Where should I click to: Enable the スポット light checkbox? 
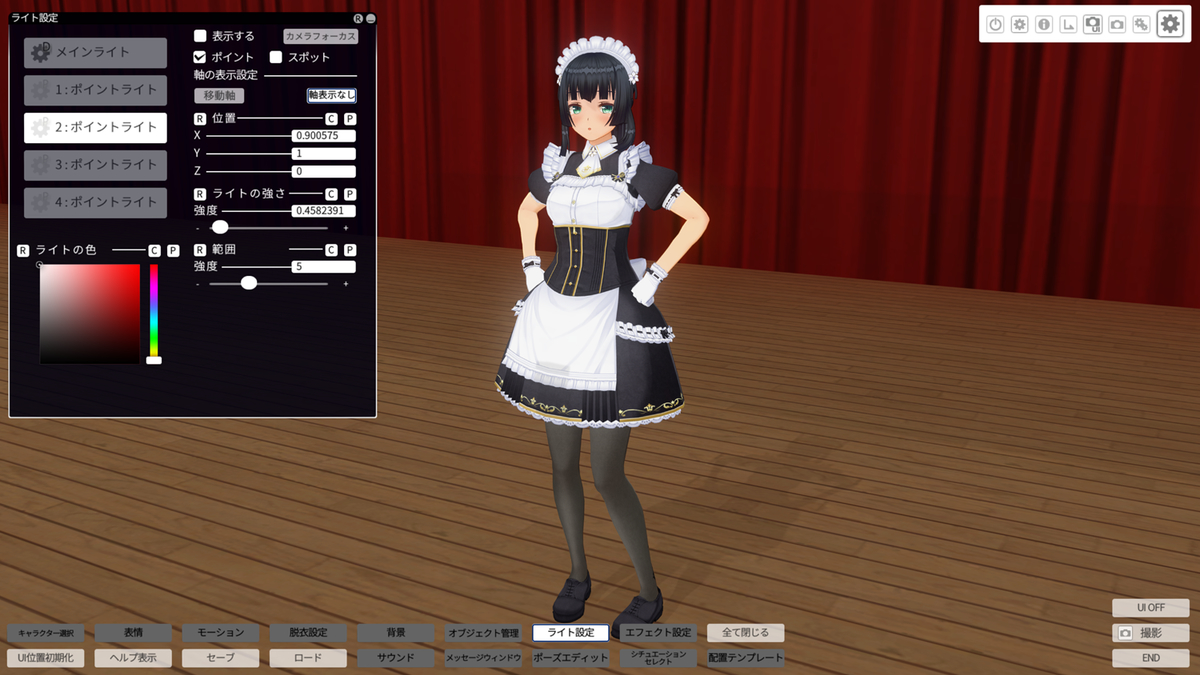(276, 57)
